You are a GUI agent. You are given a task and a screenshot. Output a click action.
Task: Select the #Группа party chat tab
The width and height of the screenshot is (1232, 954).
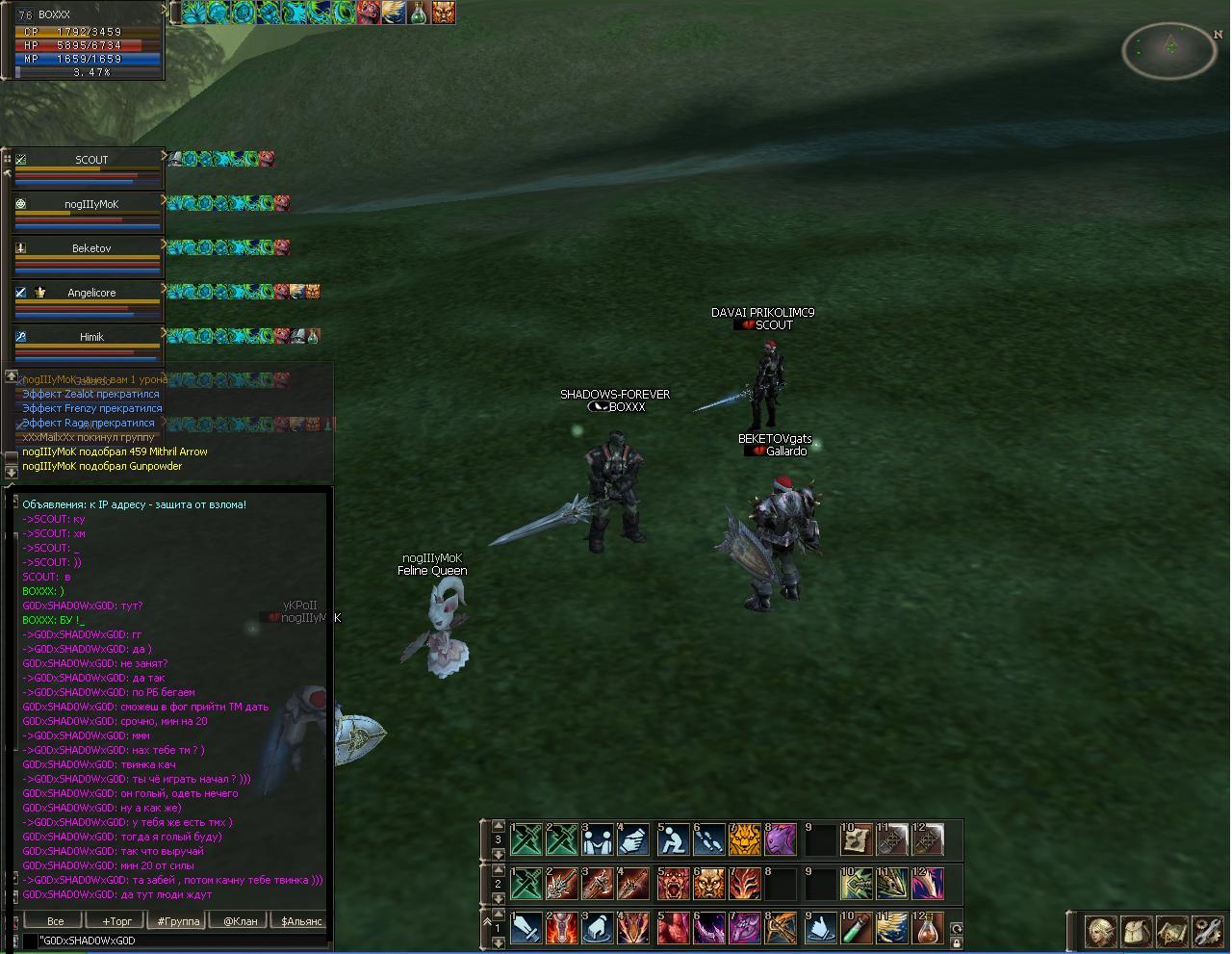tap(178, 921)
